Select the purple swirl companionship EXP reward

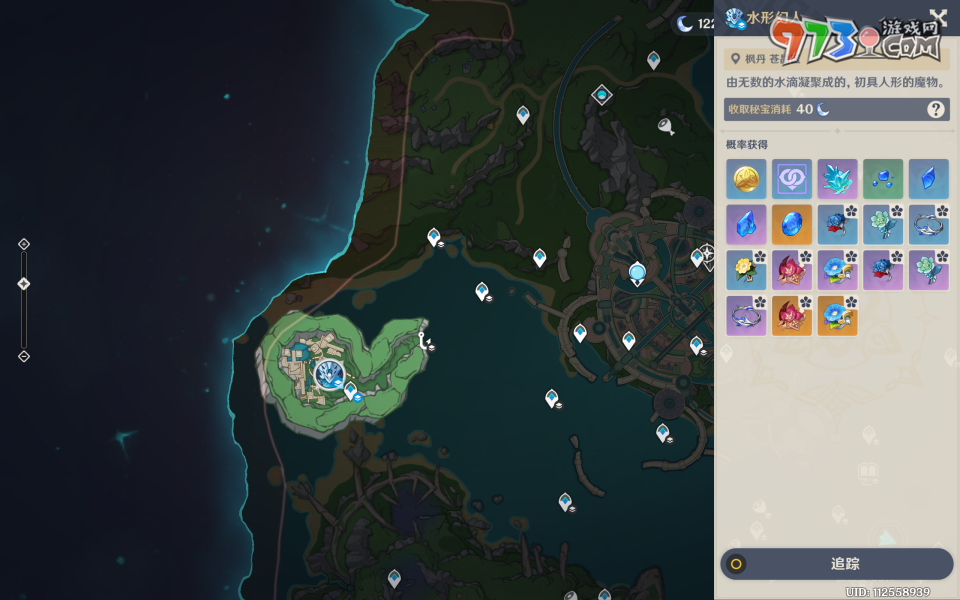[x=792, y=179]
